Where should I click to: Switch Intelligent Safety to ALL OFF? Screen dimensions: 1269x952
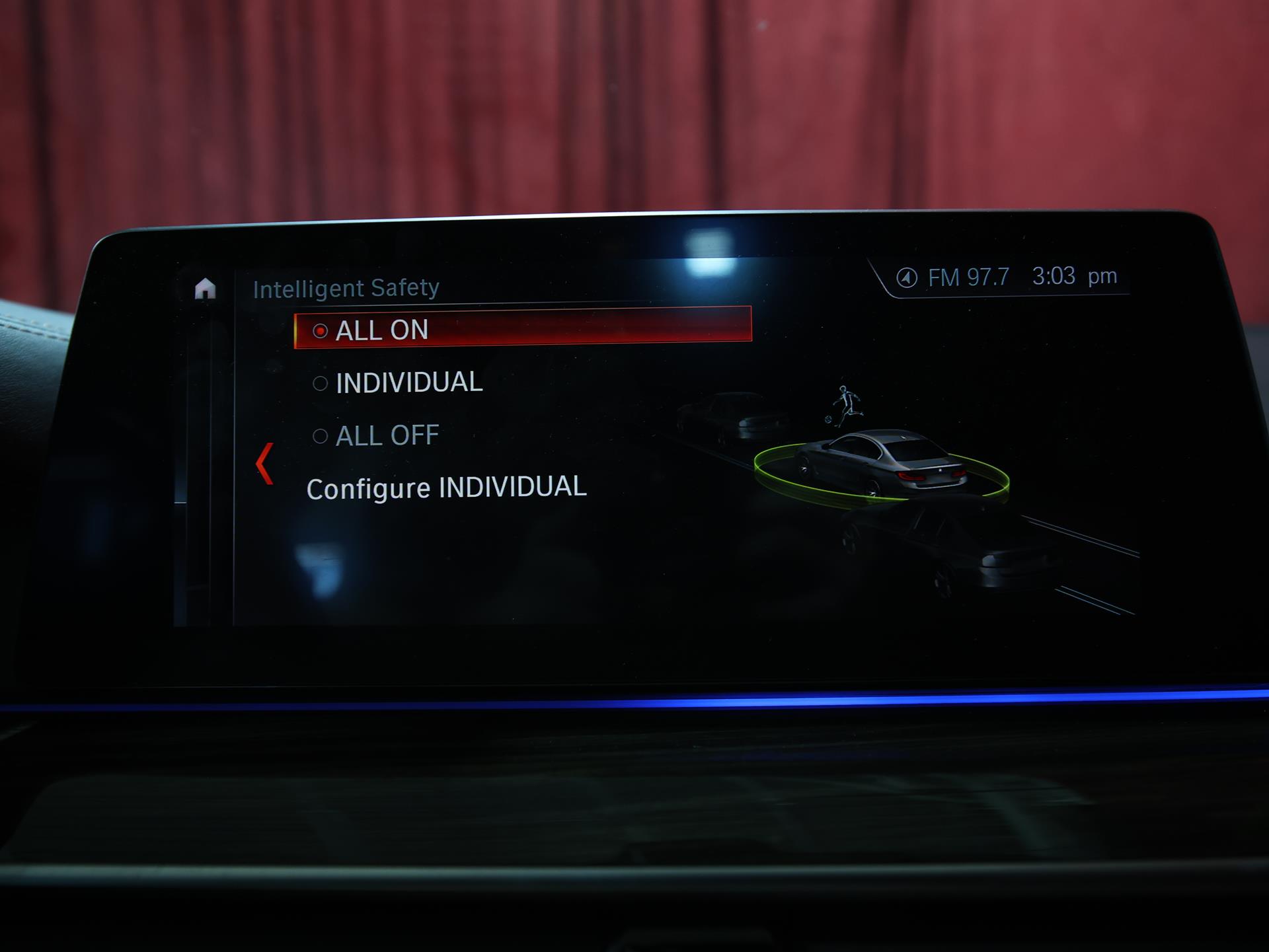pyautogui.click(x=387, y=435)
